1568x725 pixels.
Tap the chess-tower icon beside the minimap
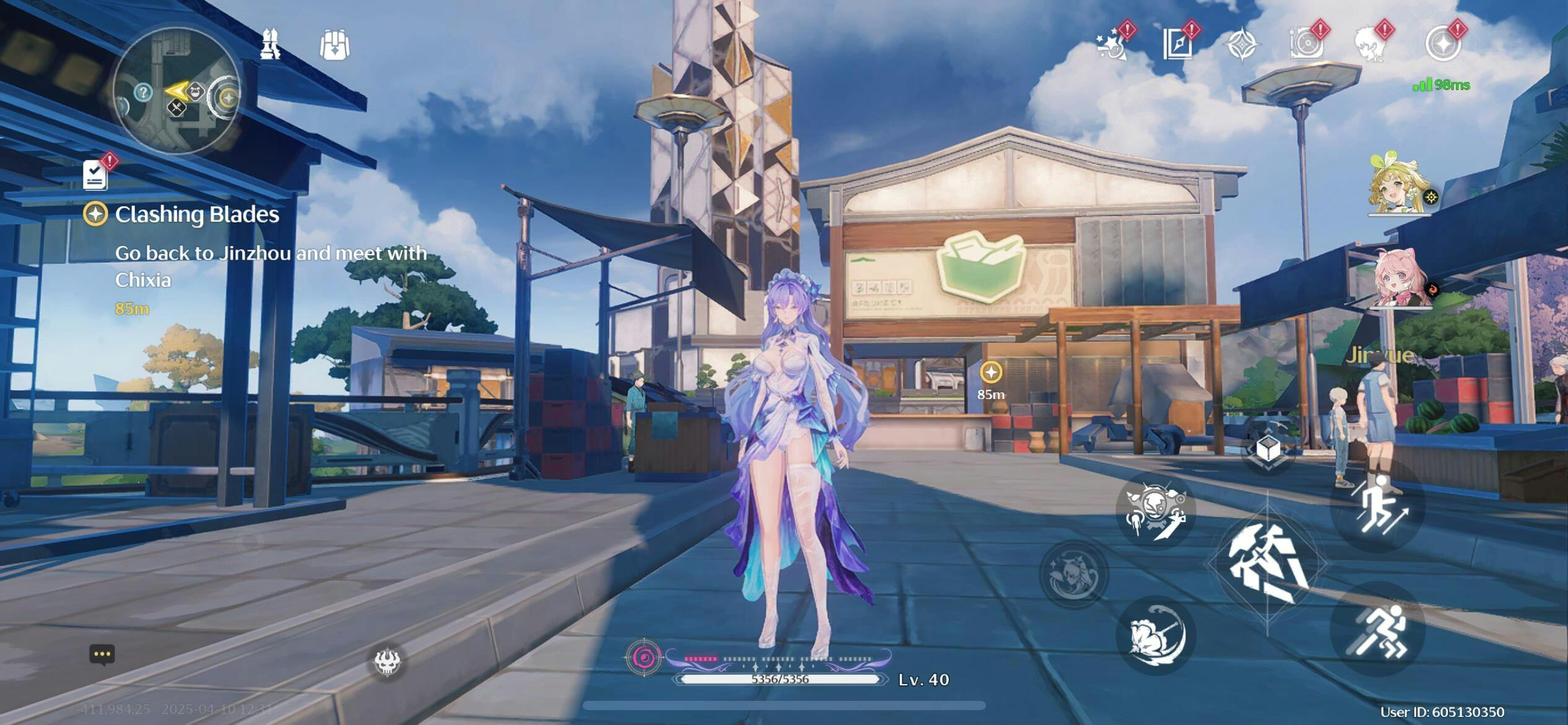[269, 45]
